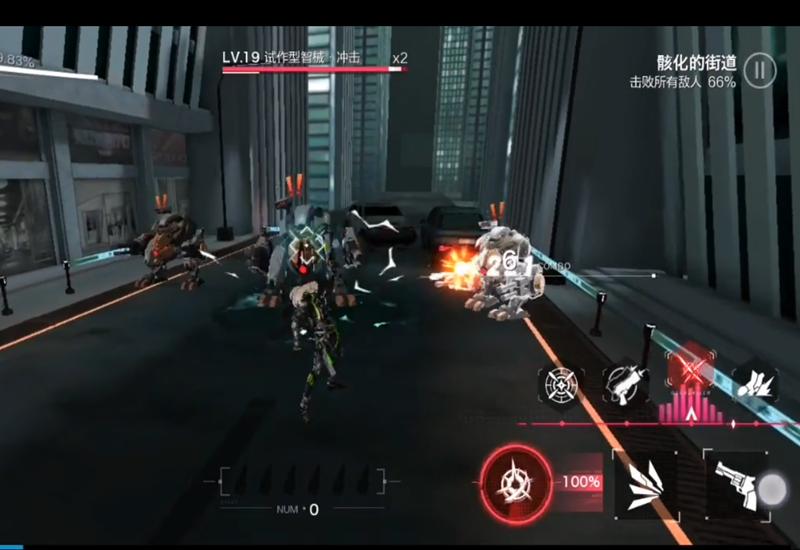Use the boot kick skill icon

757,383
